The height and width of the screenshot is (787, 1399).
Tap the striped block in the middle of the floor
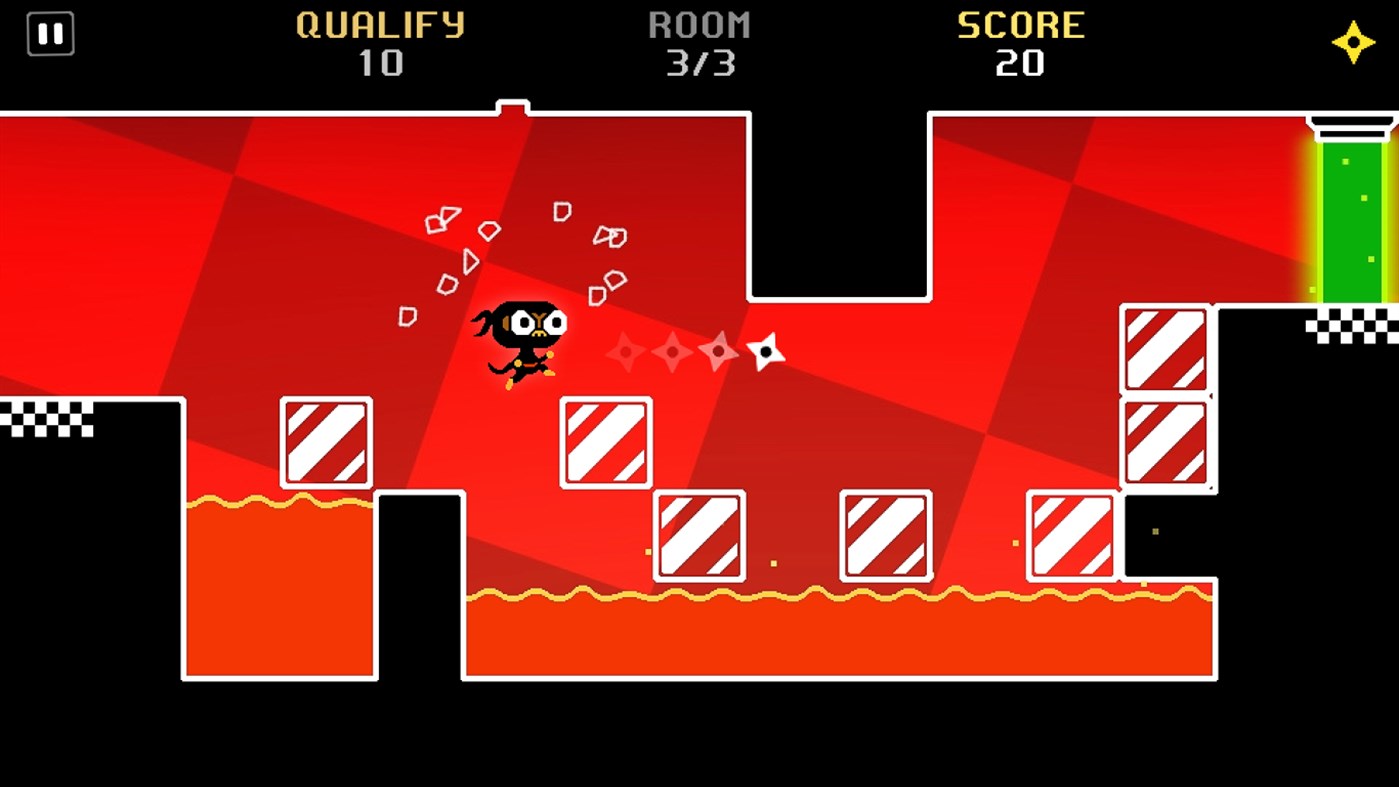coord(887,533)
